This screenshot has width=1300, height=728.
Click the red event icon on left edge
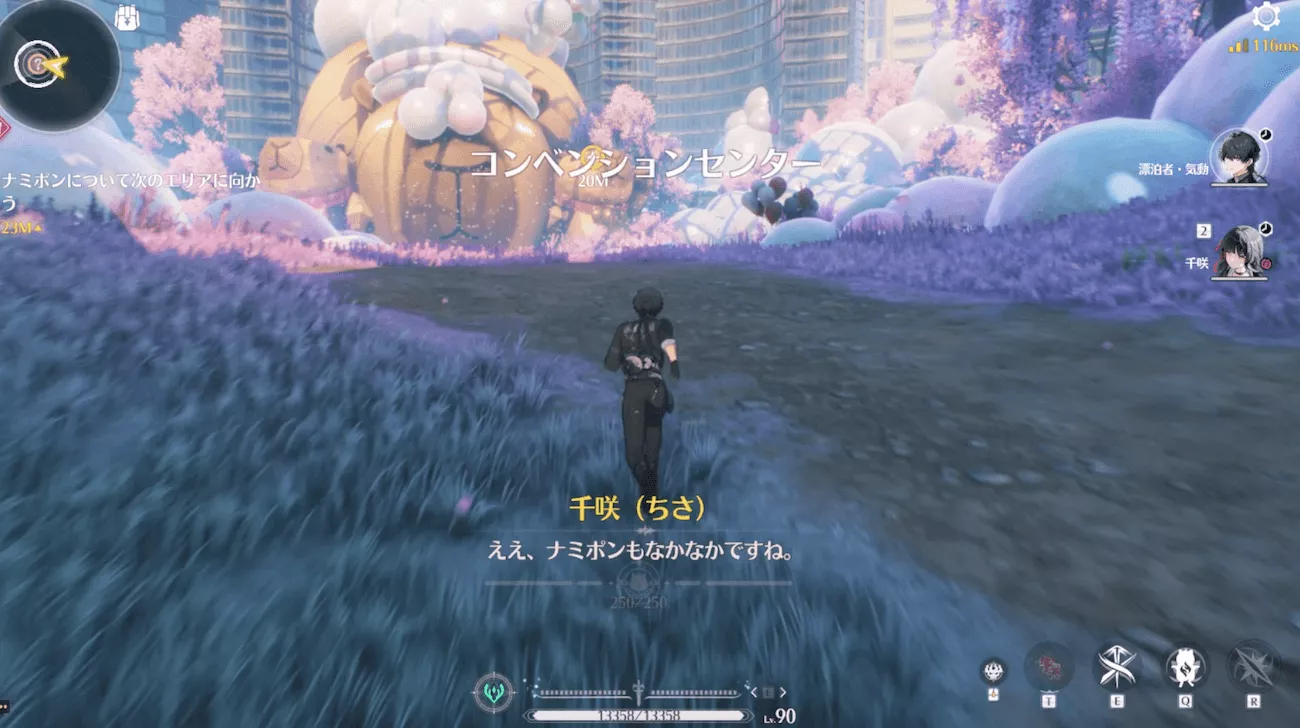[x=6, y=127]
